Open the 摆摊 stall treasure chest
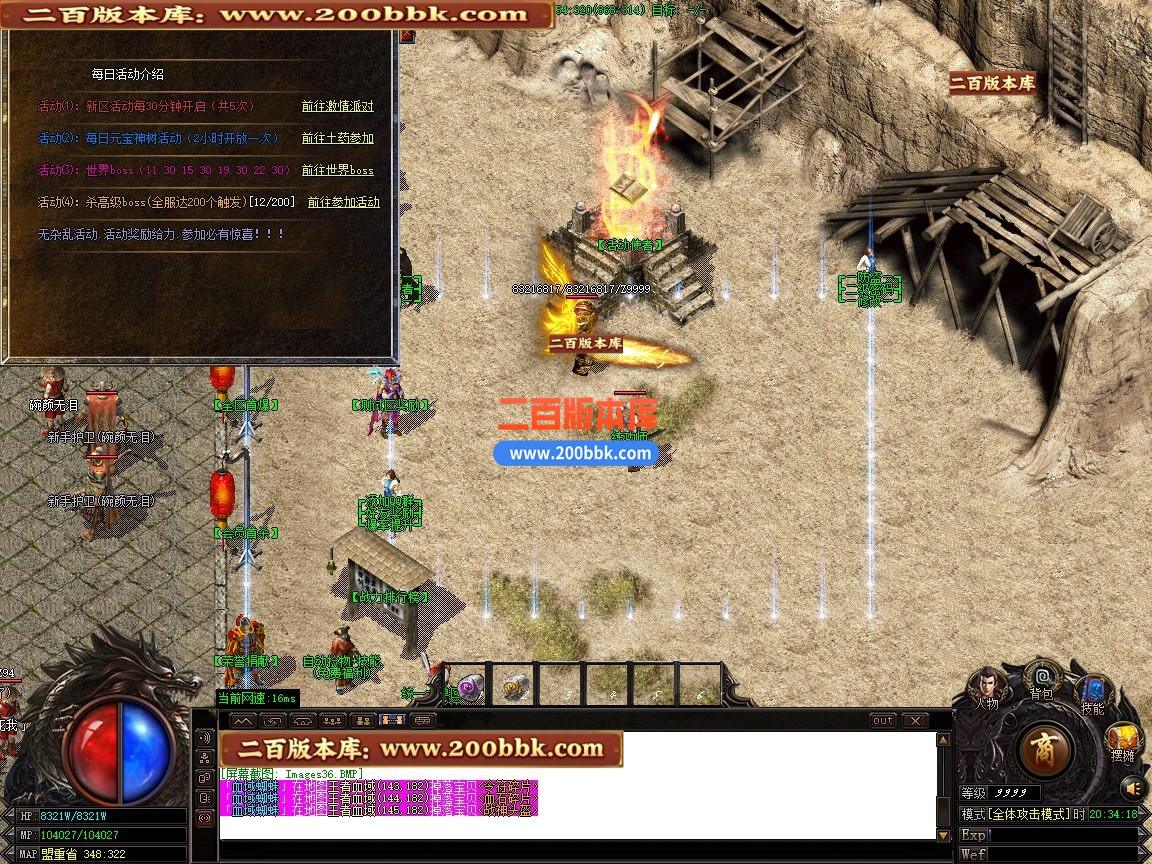Viewport: 1152px width, 864px height. (x=1123, y=742)
